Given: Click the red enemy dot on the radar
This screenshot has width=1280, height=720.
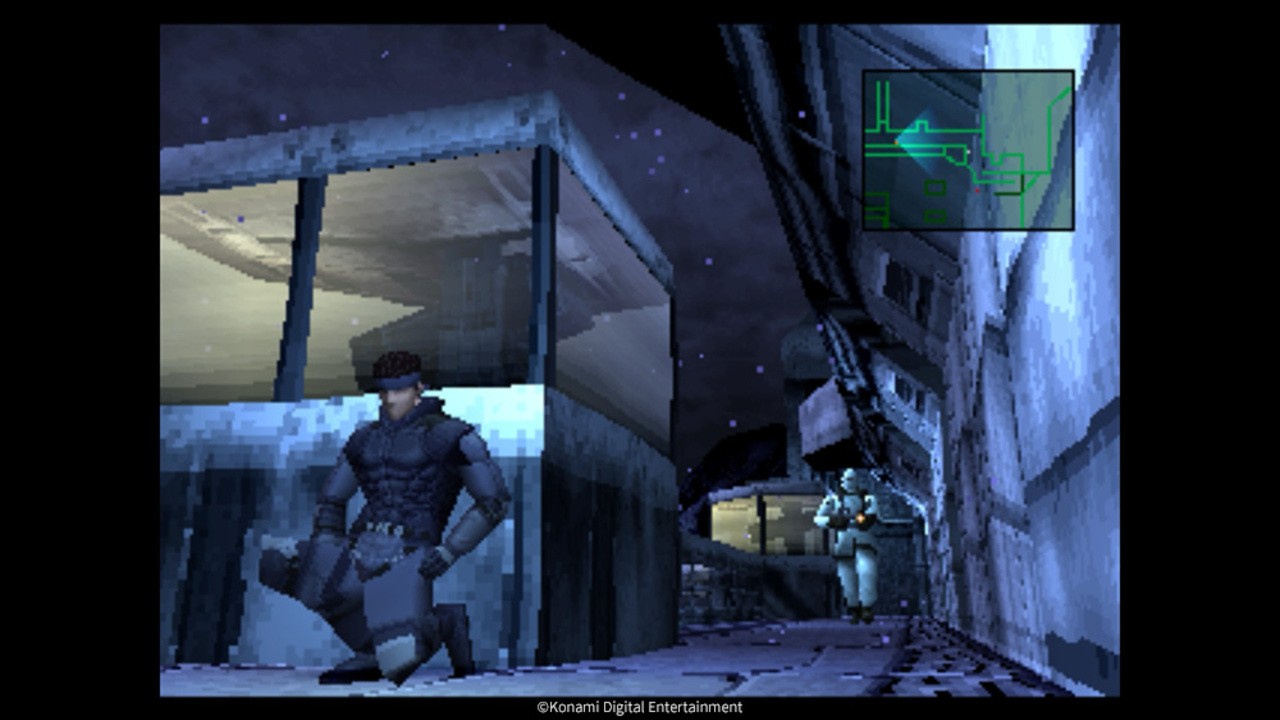Looking at the screenshot, I should (978, 190).
